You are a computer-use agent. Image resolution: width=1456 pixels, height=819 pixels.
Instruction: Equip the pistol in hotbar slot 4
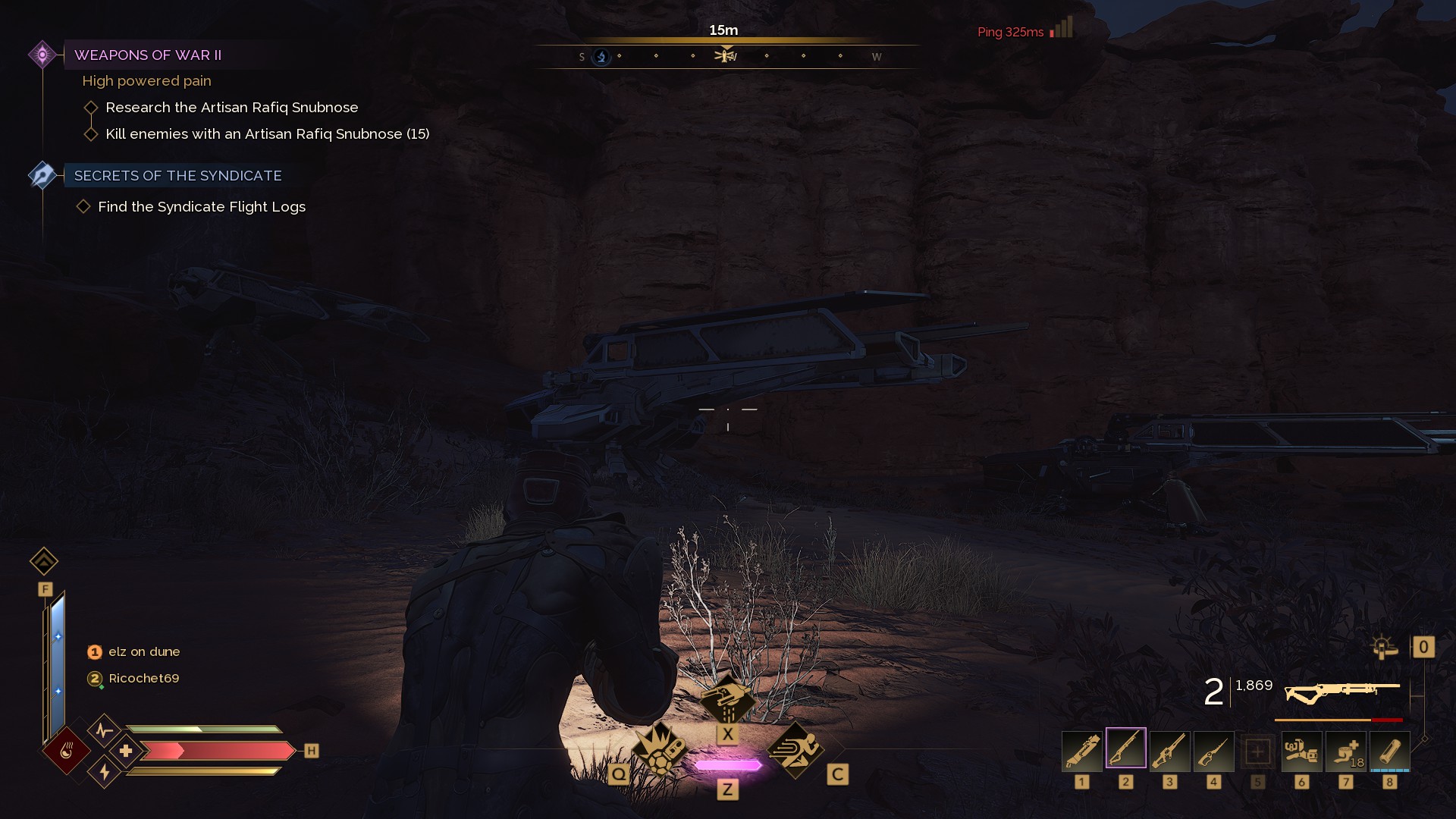(x=1213, y=751)
